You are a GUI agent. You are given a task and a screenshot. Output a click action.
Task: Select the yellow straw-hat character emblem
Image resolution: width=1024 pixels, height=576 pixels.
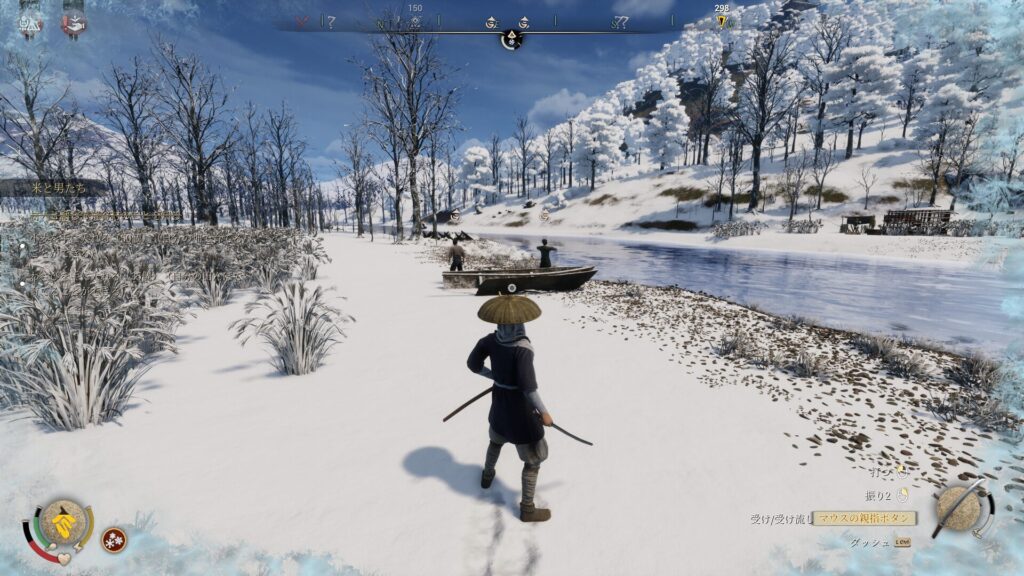pos(62,520)
